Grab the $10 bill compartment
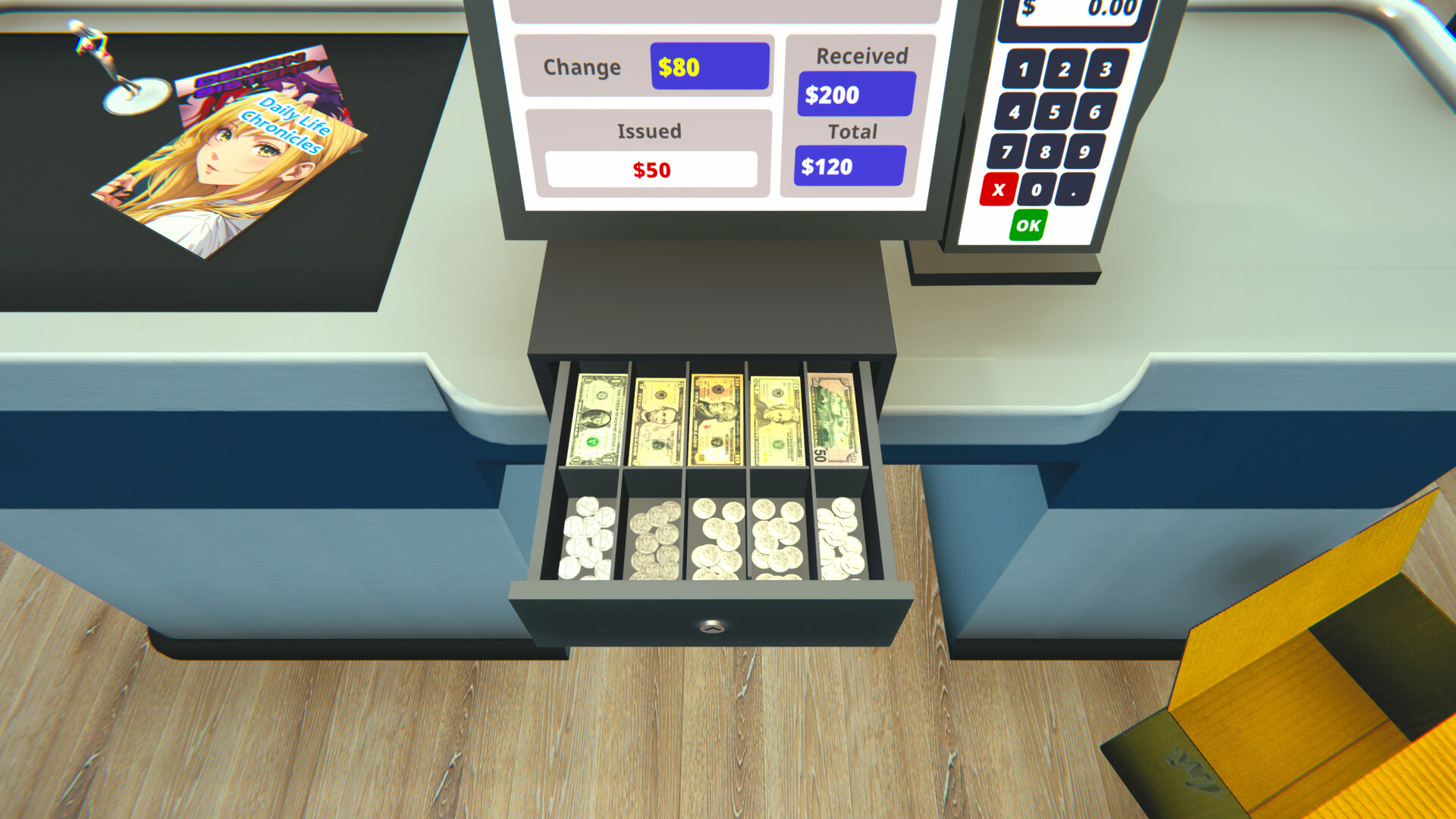 coord(716,416)
